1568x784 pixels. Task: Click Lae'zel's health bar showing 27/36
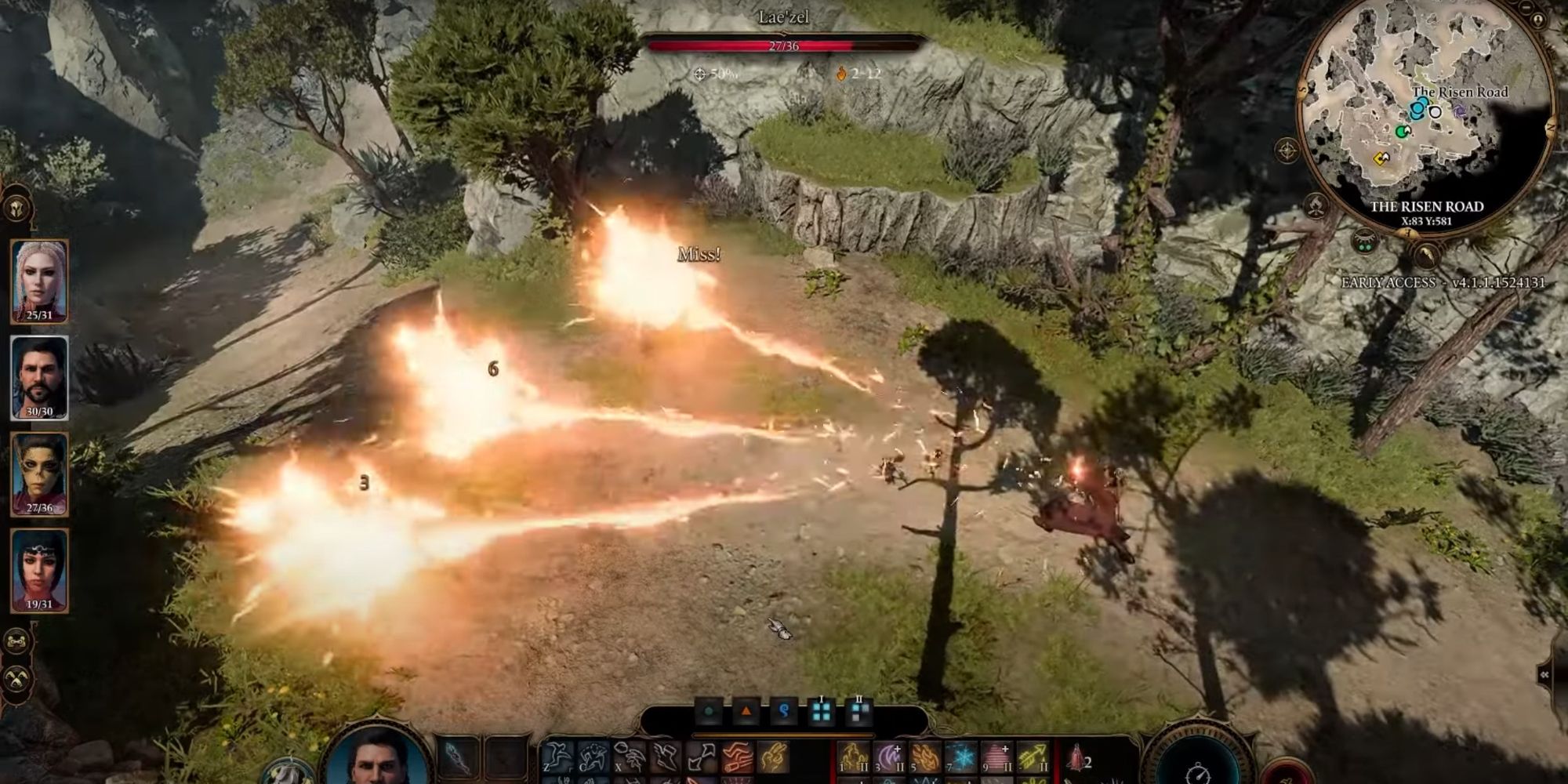click(784, 47)
